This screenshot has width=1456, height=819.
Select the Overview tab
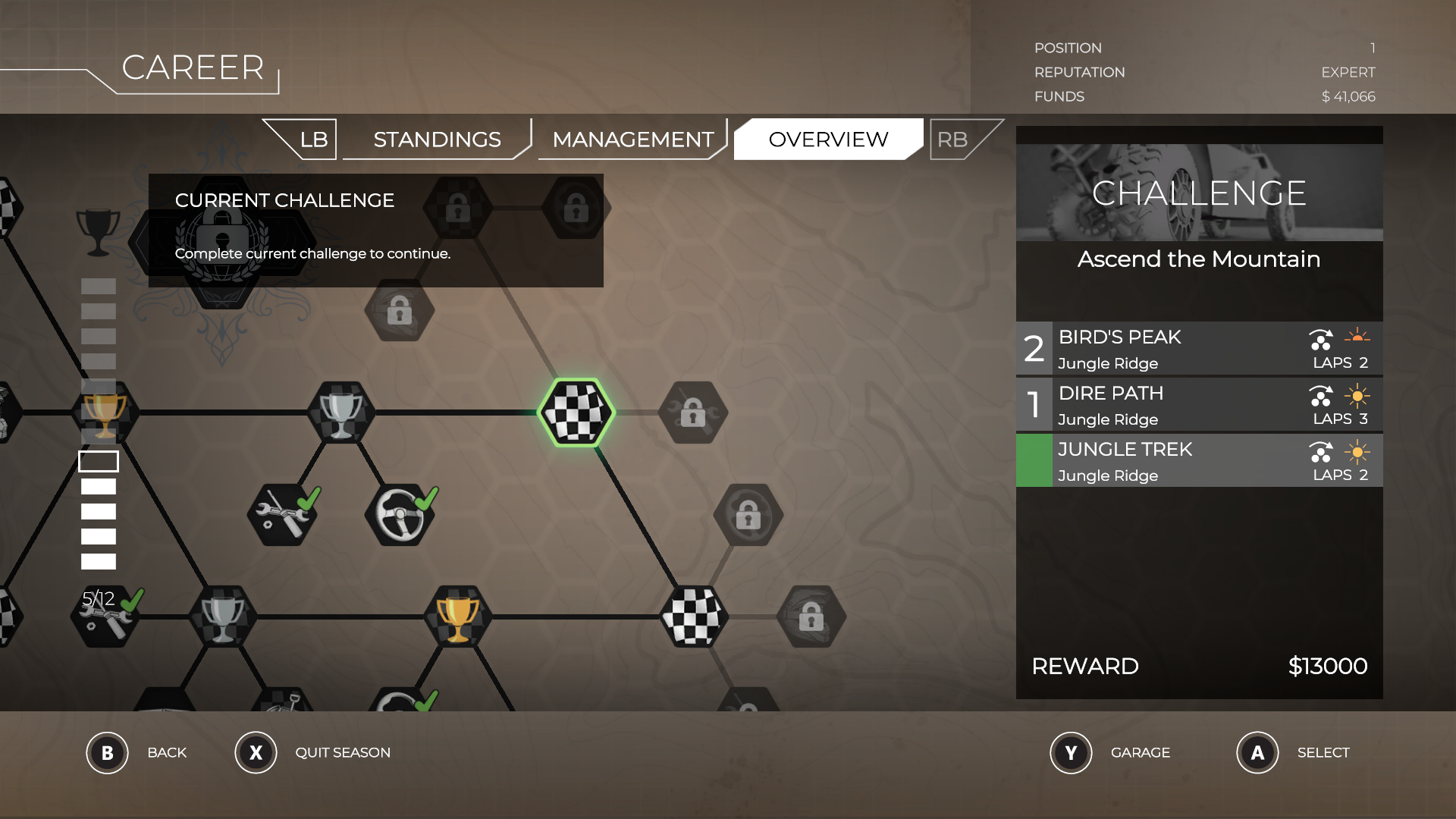[x=828, y=140]
